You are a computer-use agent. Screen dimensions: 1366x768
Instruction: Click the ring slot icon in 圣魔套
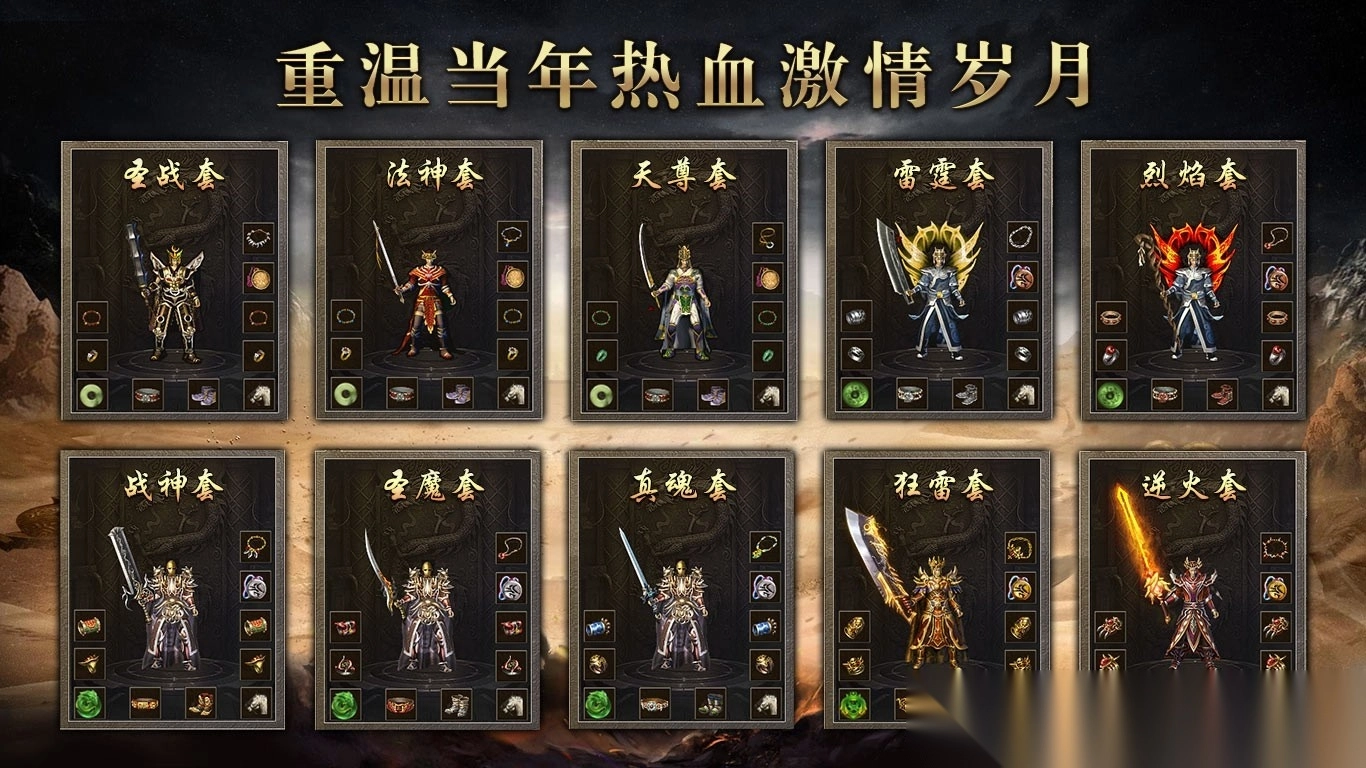(x=344, y=664)
